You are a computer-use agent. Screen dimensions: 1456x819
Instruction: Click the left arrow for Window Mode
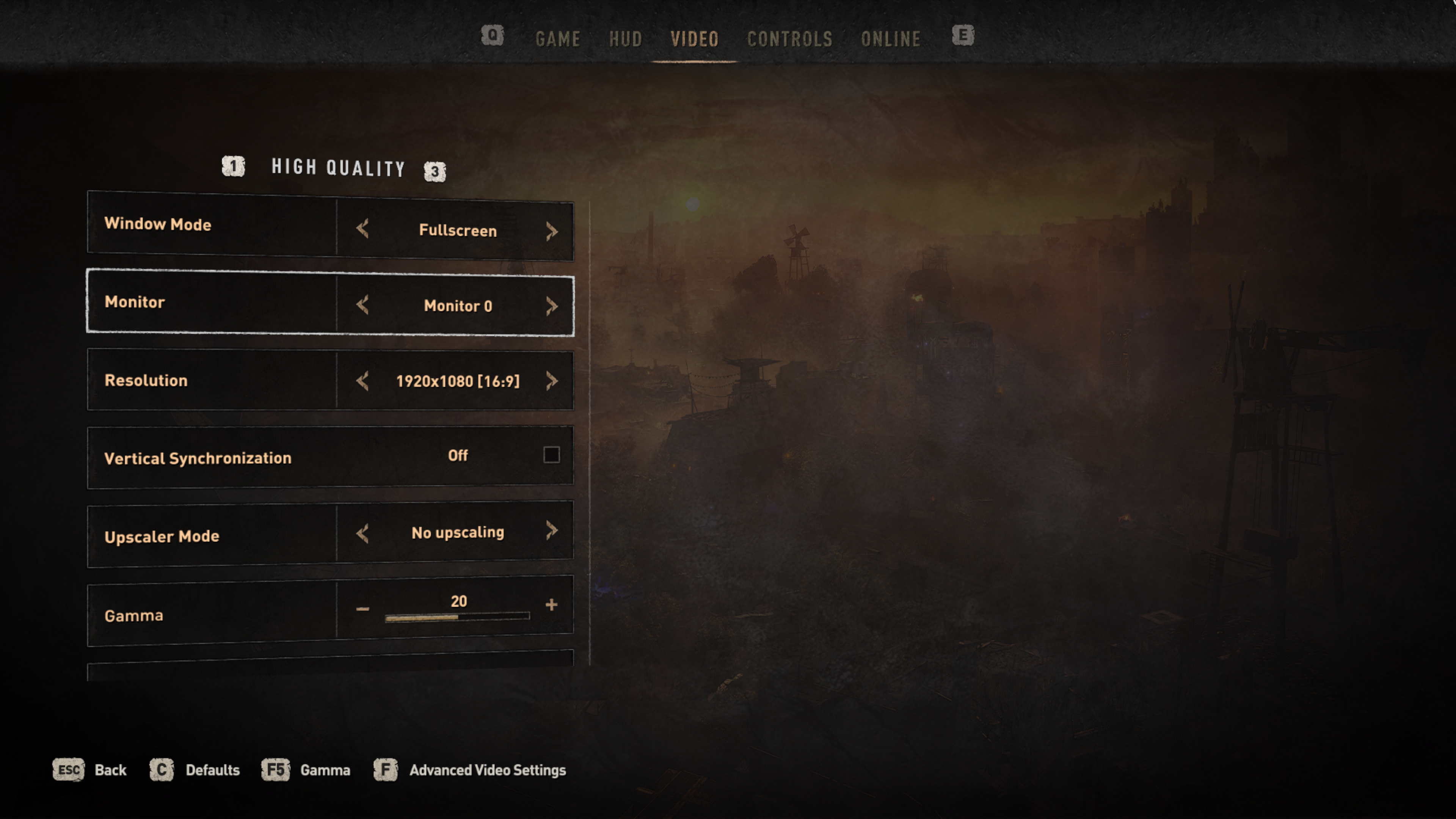pyautogui.click(x=362, y=229)
